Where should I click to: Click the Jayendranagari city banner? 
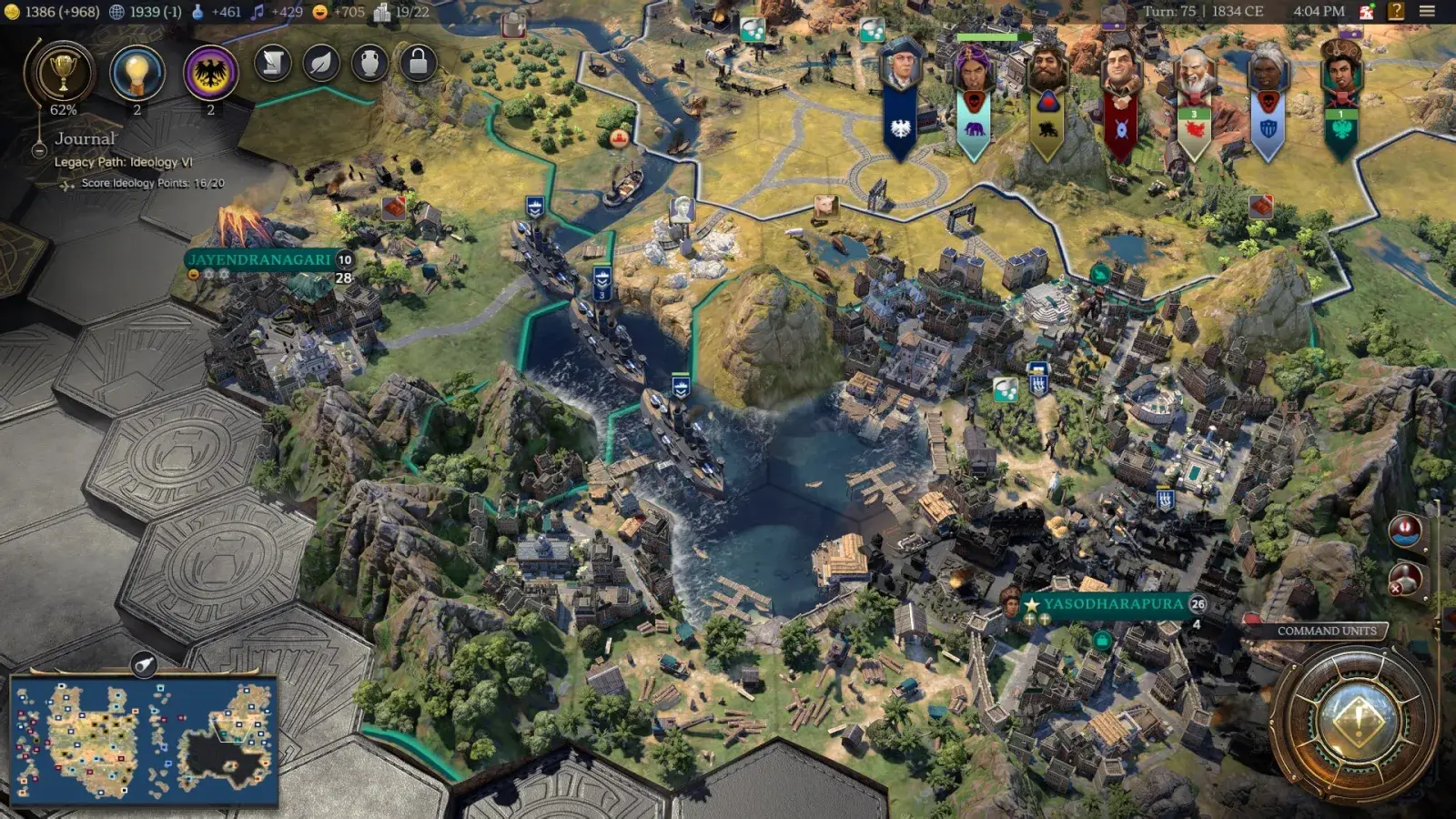pyautogui.click(x=258, y=261)
